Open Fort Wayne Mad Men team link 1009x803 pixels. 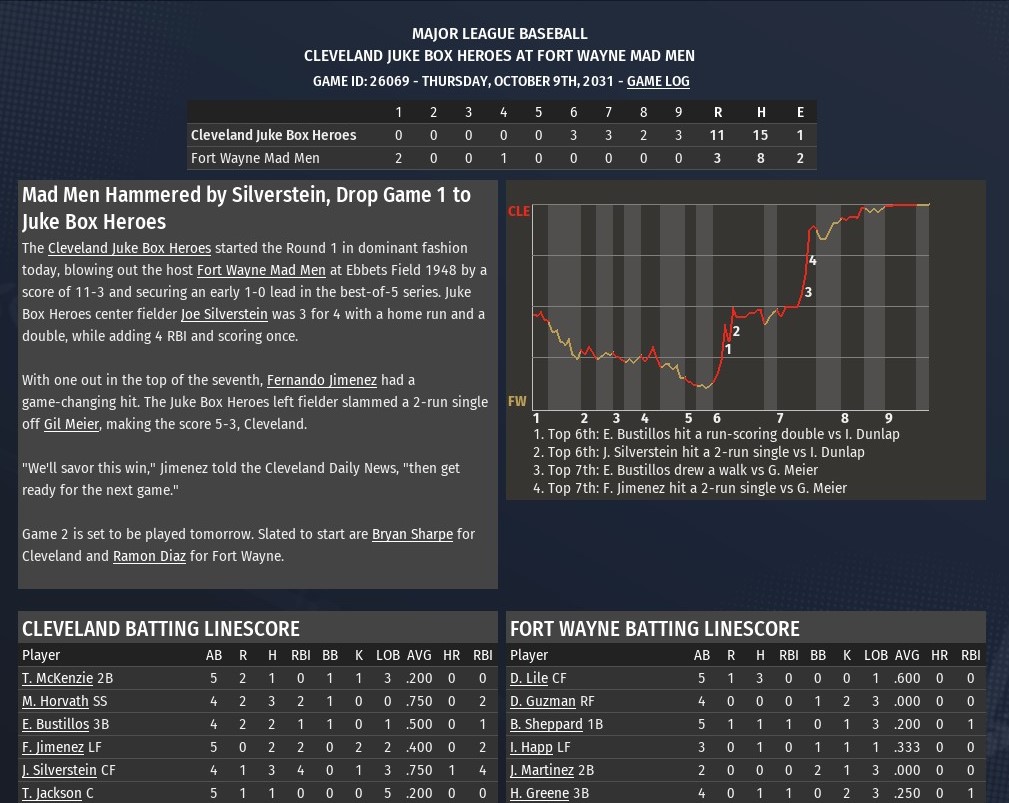click(x=261, y=270)
